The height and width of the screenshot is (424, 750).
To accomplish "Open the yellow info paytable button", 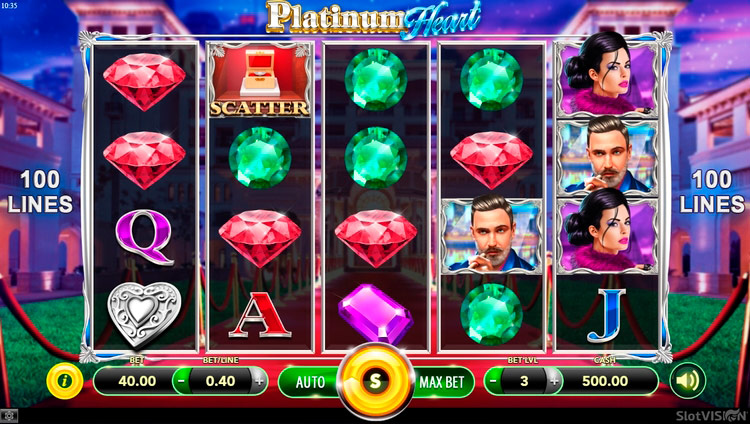I will 64,380.
